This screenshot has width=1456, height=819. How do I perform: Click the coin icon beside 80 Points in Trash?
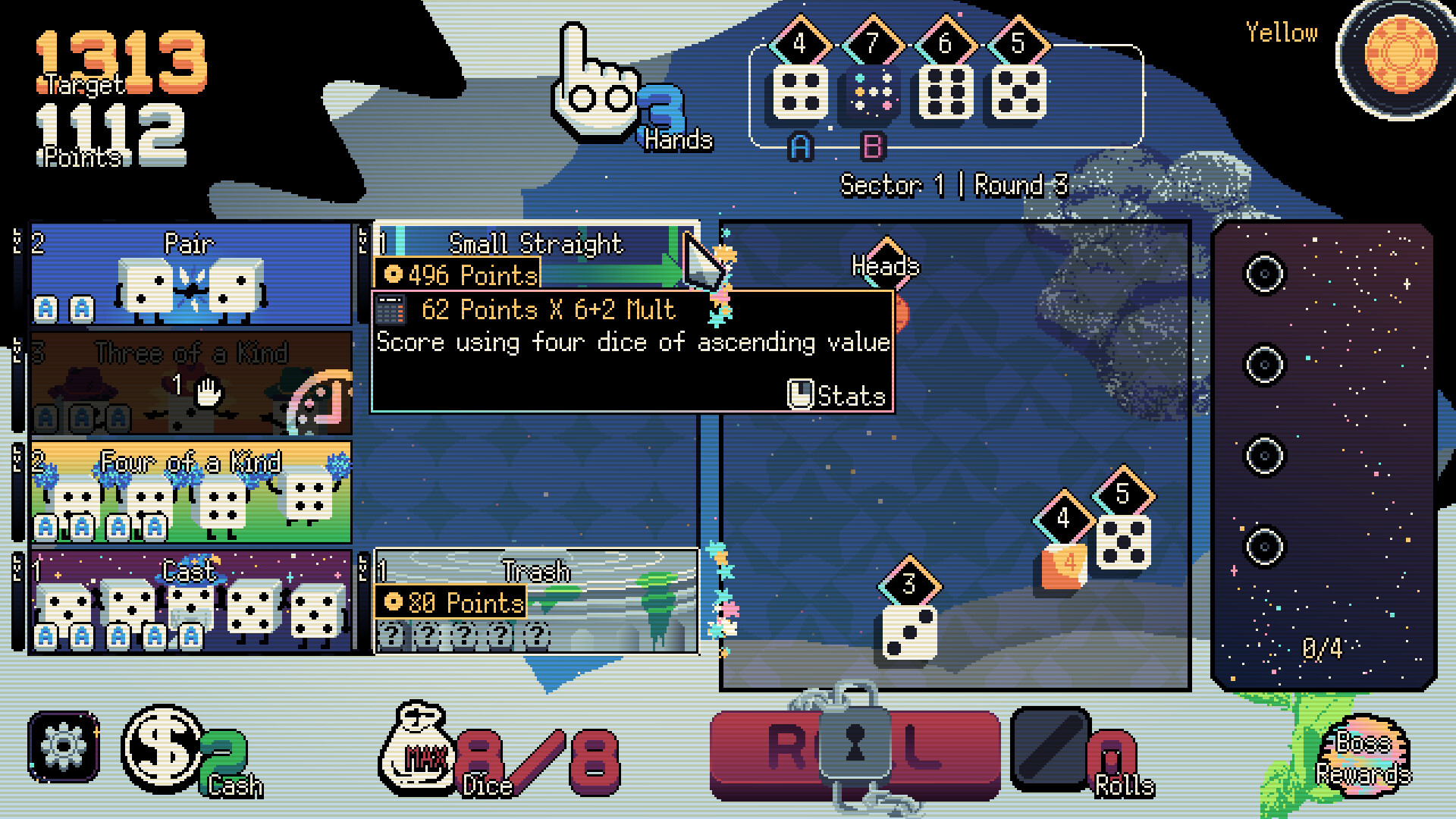click(x=394, y=603)
